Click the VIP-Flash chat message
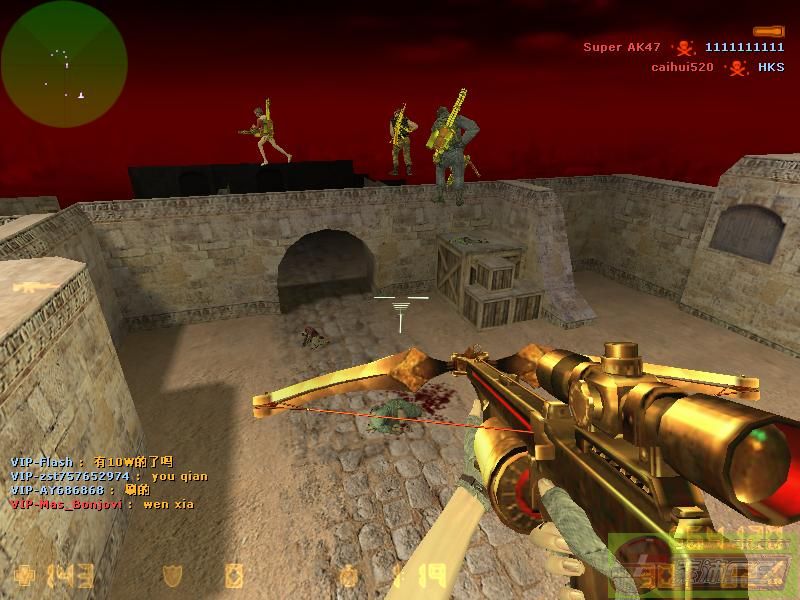The height and width of the screenshot is (600, 800). click(x=92, y=462)
